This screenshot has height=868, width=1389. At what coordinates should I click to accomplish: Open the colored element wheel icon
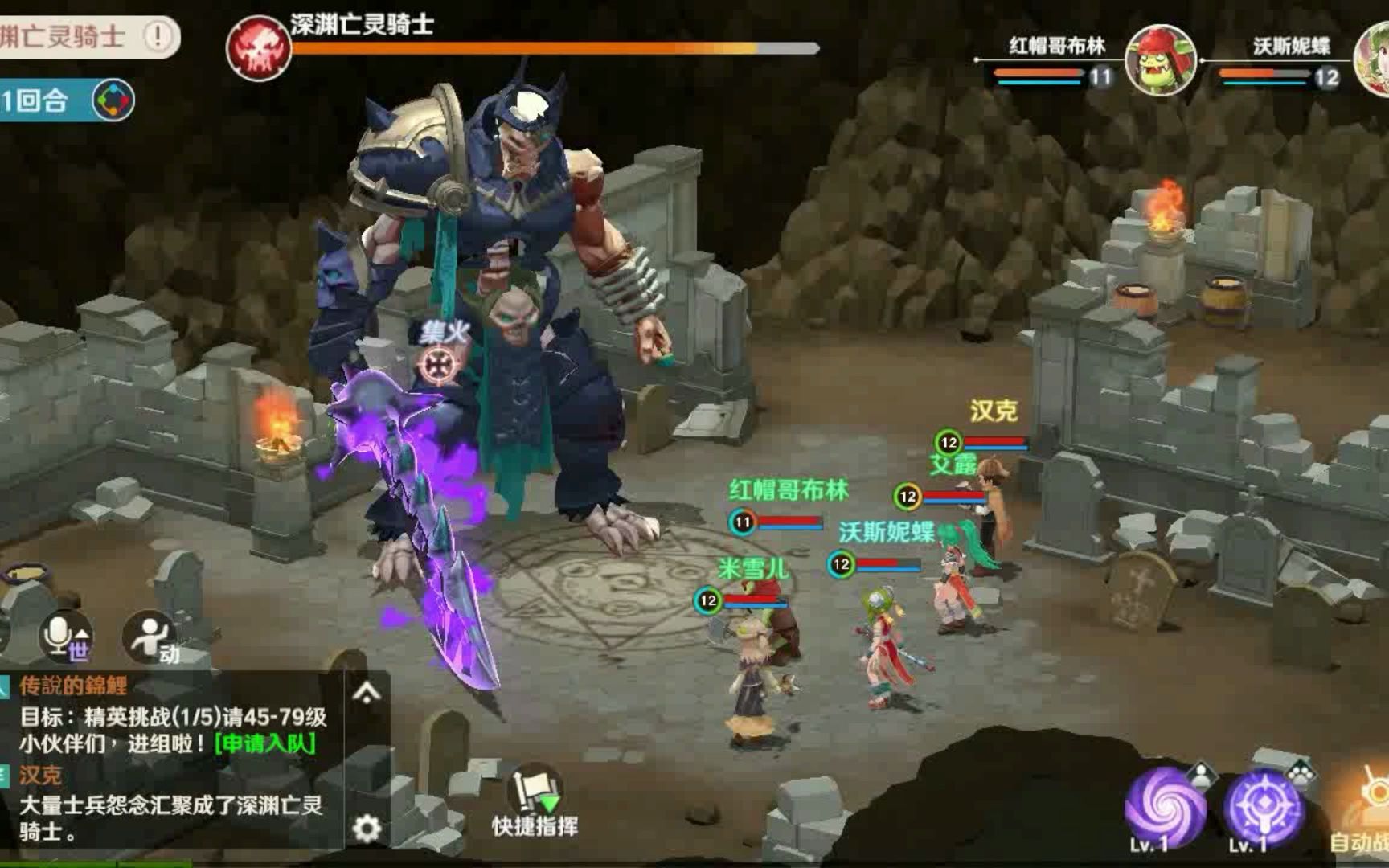(x=113, y=100)
